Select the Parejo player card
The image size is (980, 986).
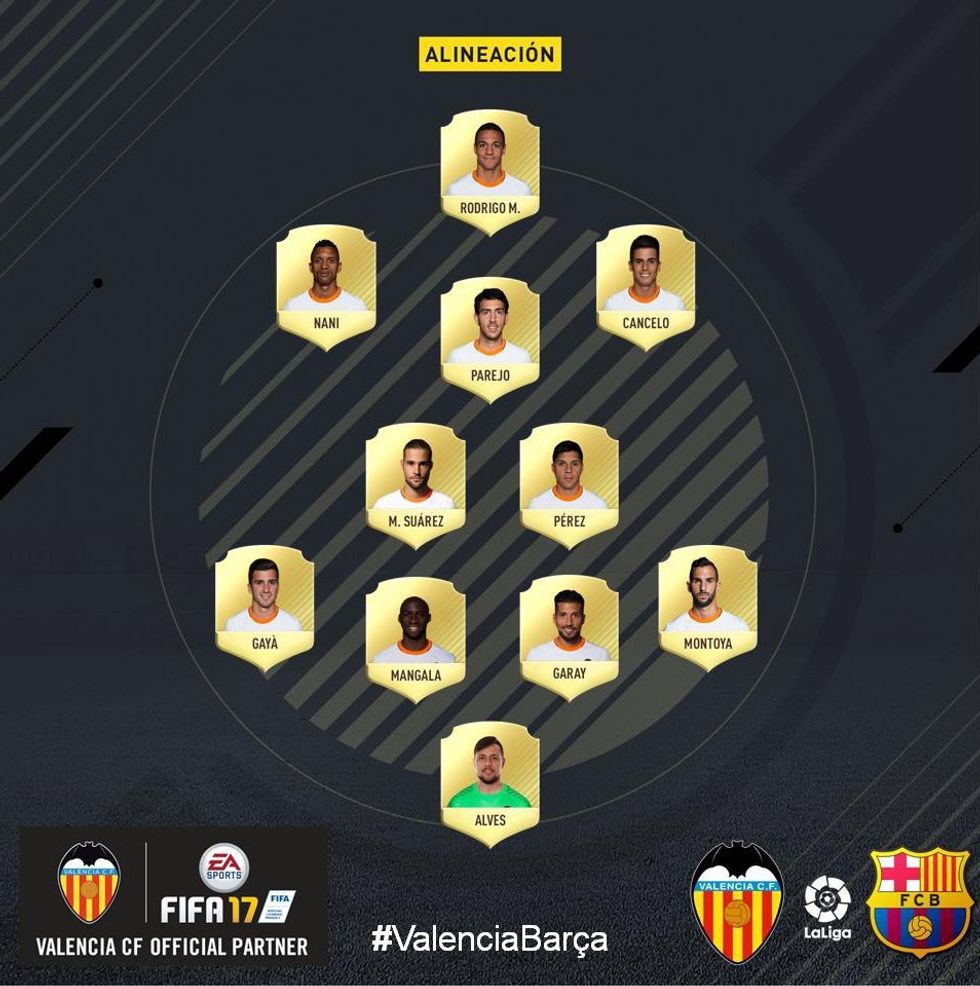pyautogui.click(x=490, y=338)
